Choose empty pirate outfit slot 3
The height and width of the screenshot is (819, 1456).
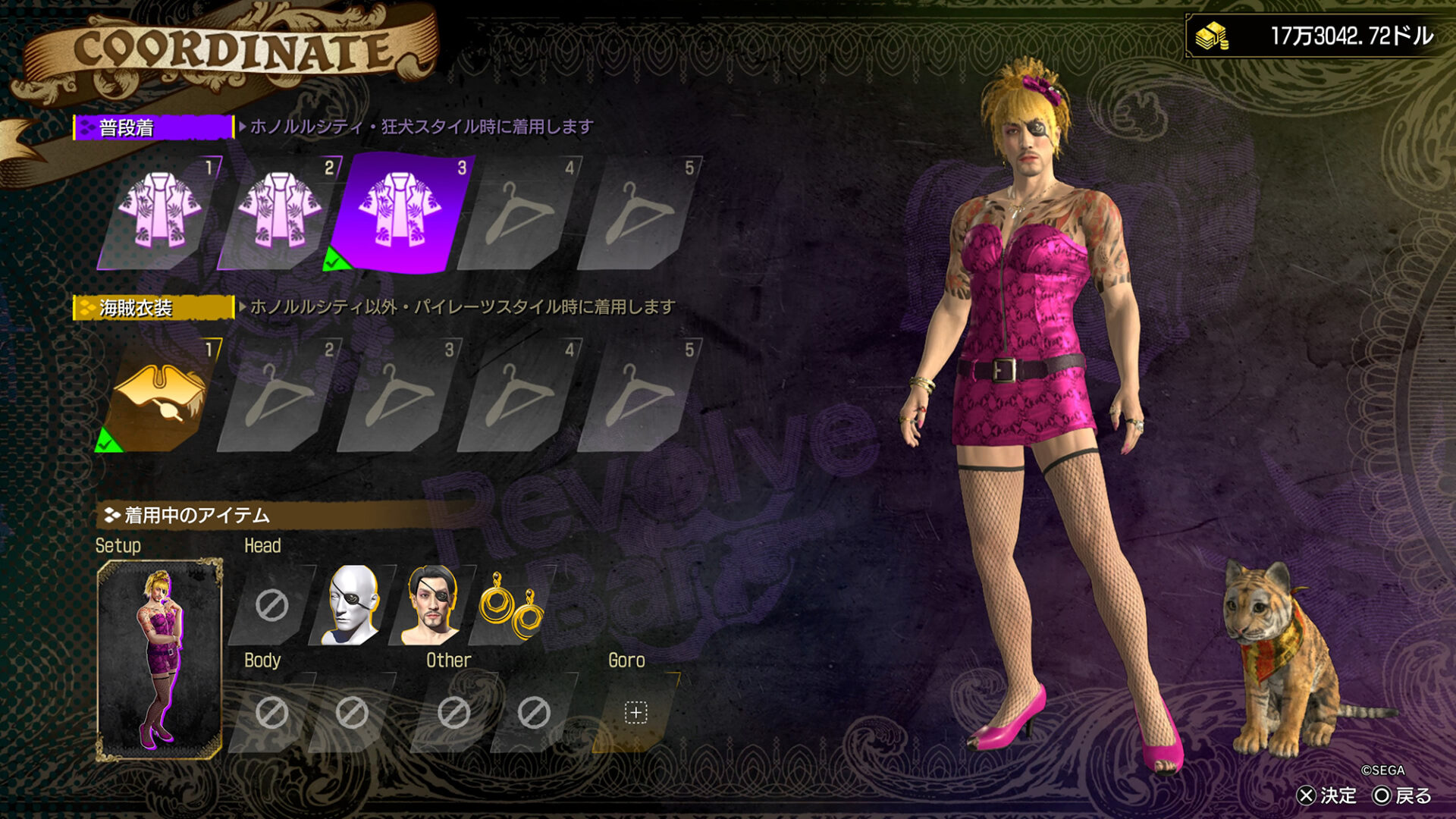pyautogui.click(x=399, y=395)
